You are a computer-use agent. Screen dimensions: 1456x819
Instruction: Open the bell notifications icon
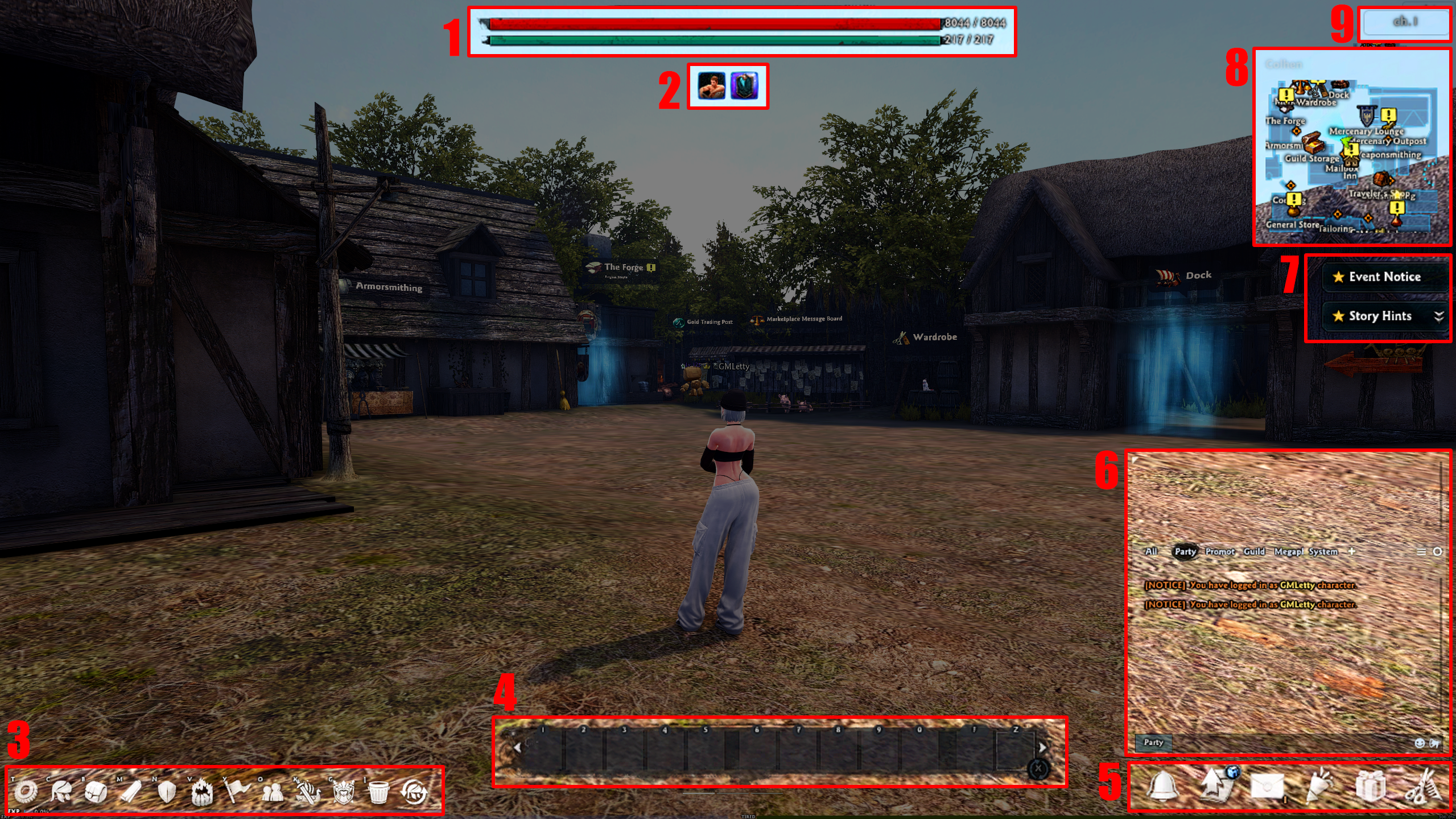[x=1162, y=787]
